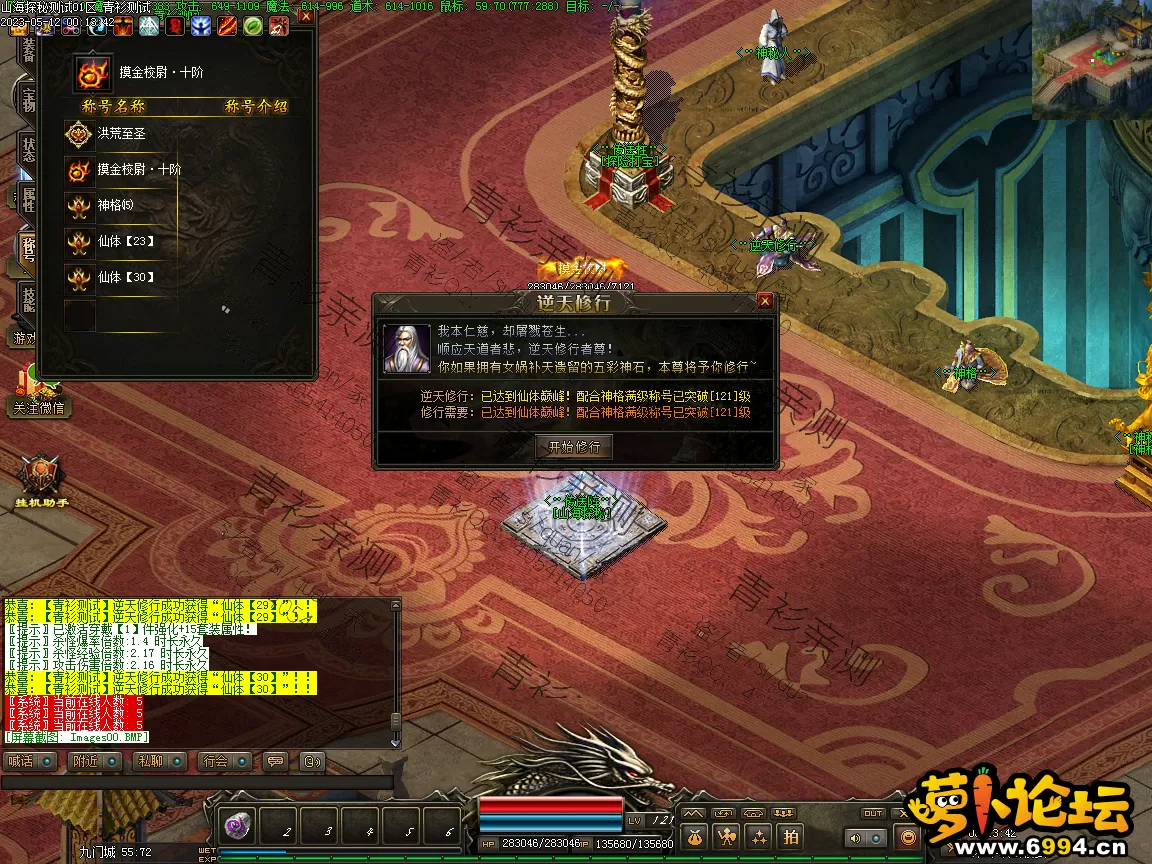
Task: Close the 逆天修行 dialog
Action: (764, 301)
